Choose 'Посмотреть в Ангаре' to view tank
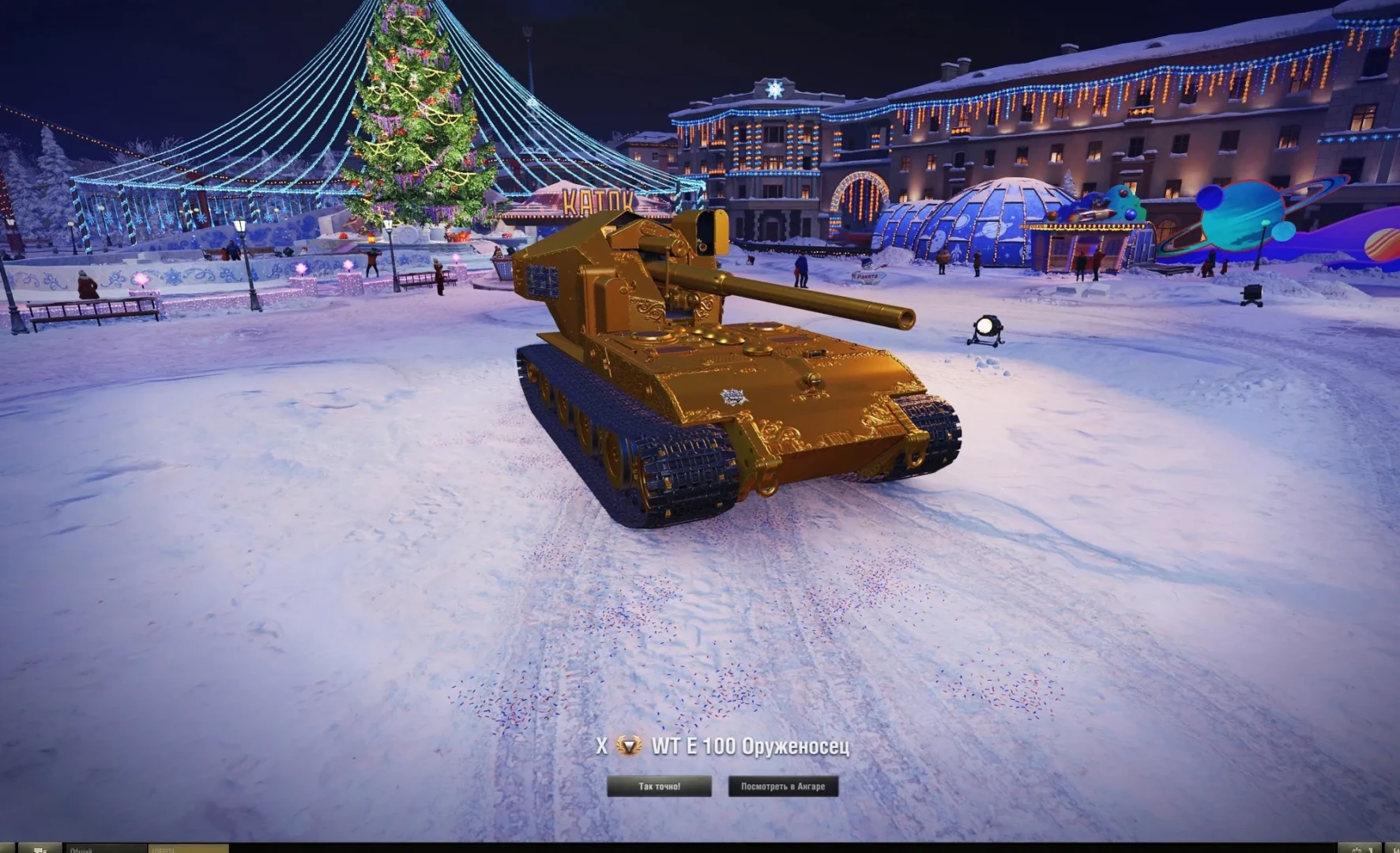 [782, 786]
